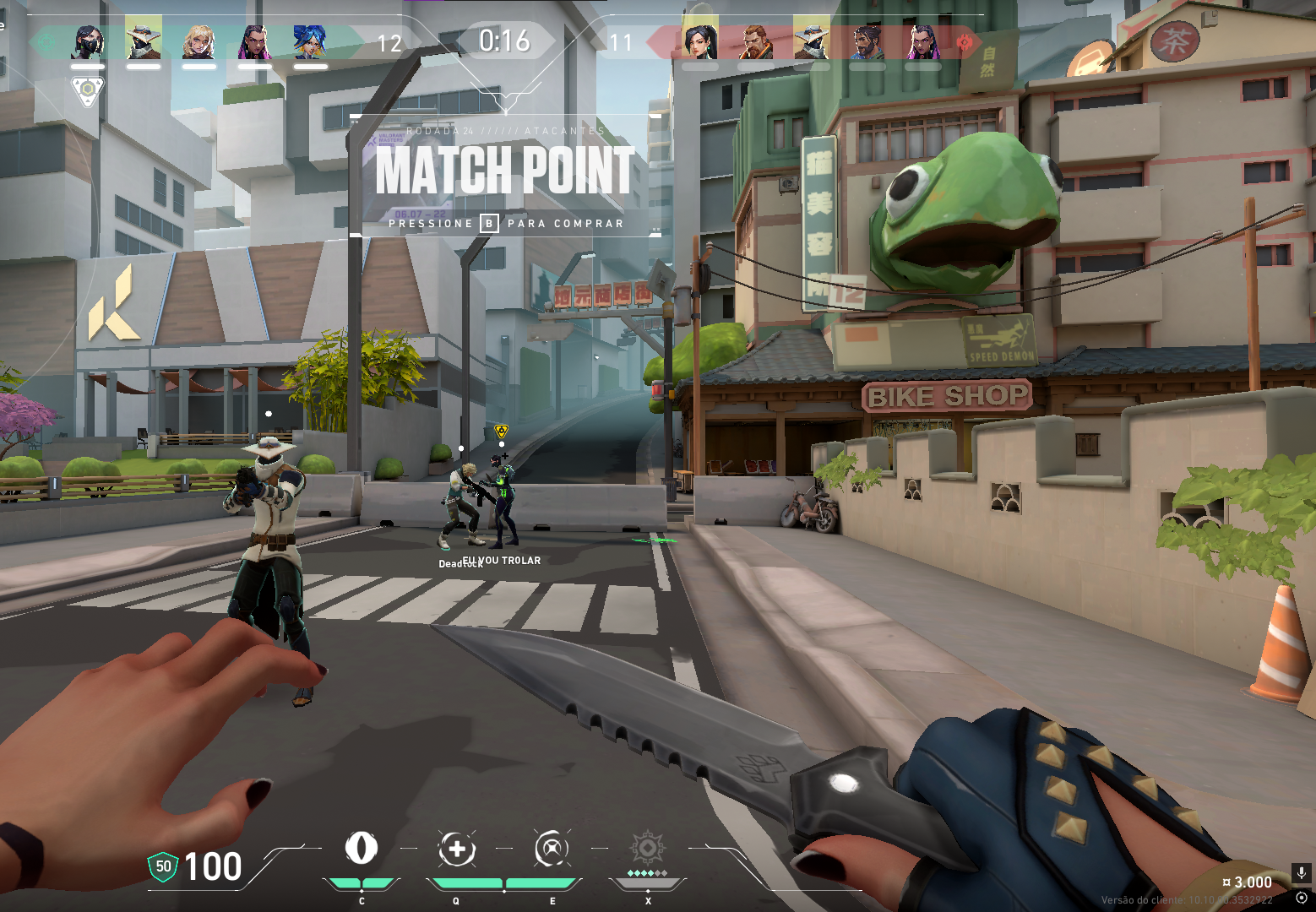The width and height of the screenshot is (1316, 912).
Task: Pick the enemy Reyna portrait on red team
Action: [x=922, y=41]
